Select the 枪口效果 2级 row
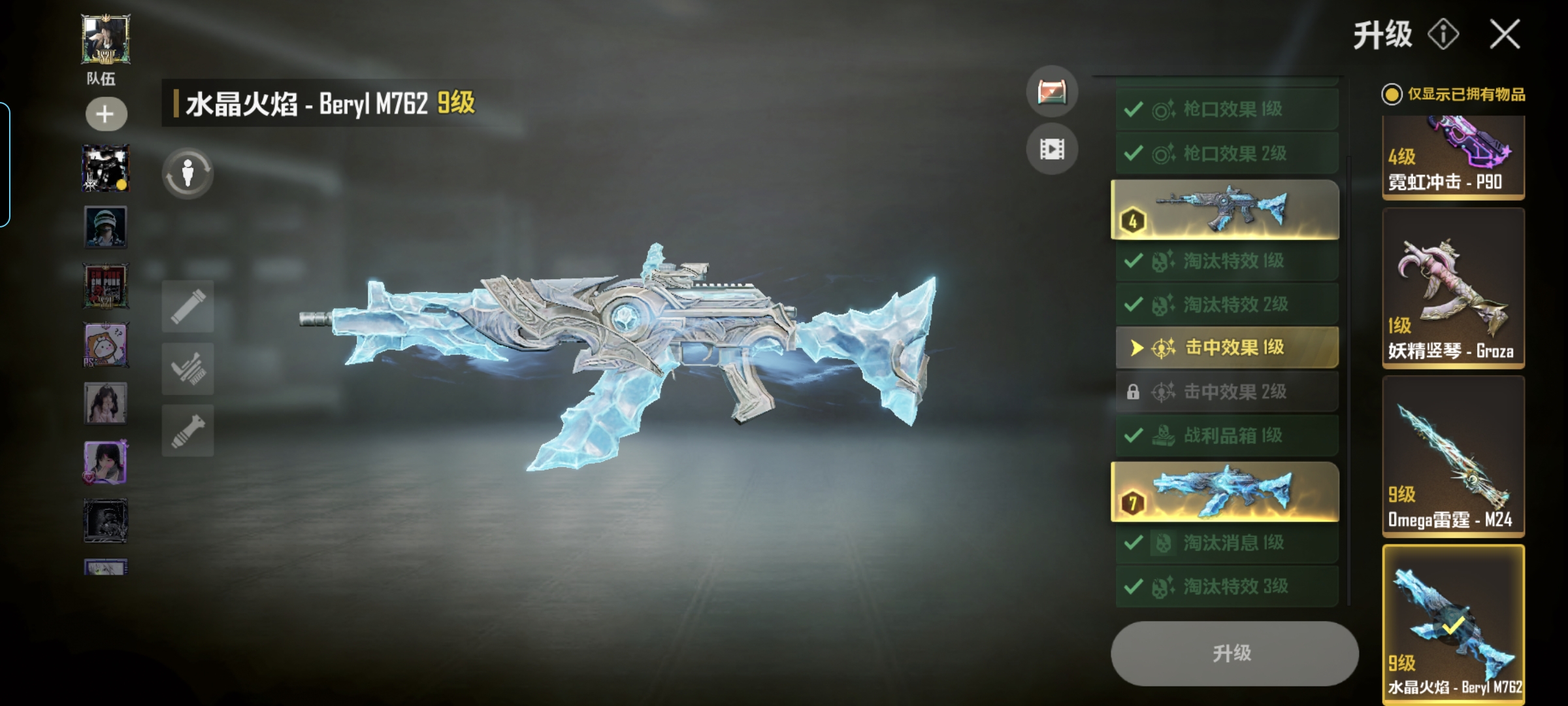 point(1226,154)
